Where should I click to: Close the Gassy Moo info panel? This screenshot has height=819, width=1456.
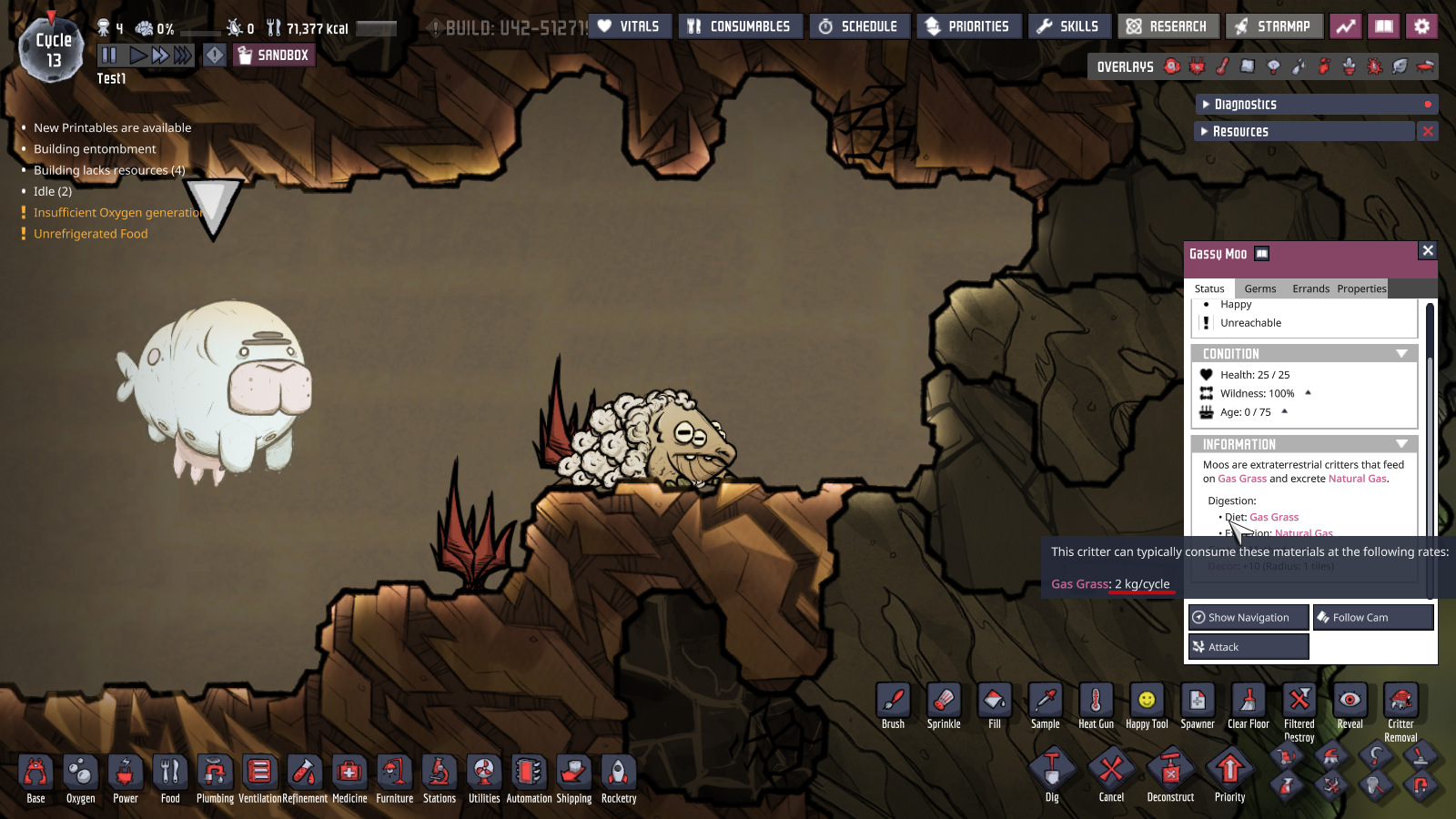click(x=1428, y=250)
